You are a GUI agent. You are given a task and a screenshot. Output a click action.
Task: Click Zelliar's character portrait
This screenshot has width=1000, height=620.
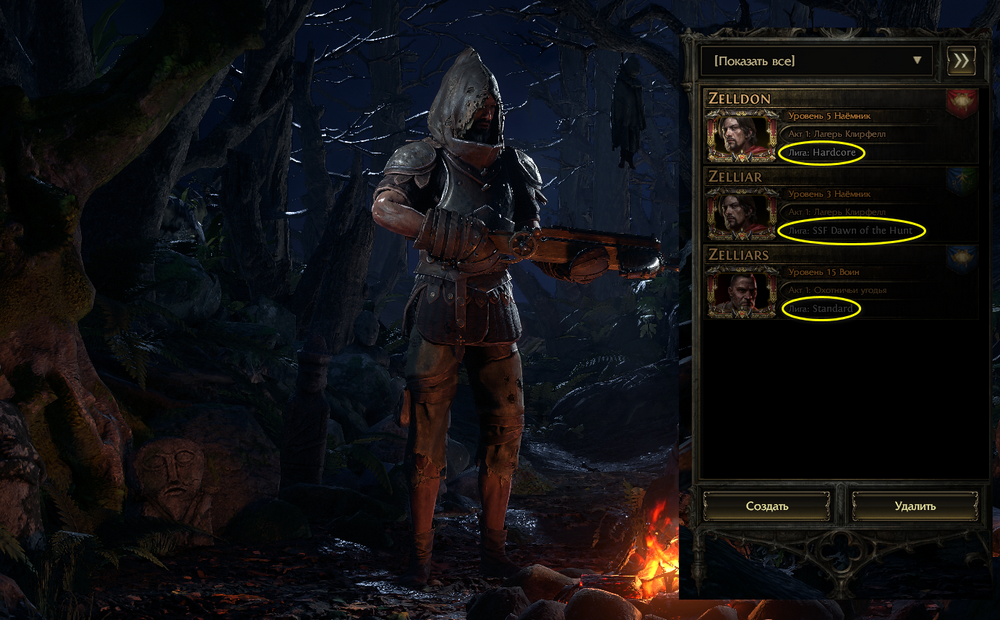[x=741, y=213]
